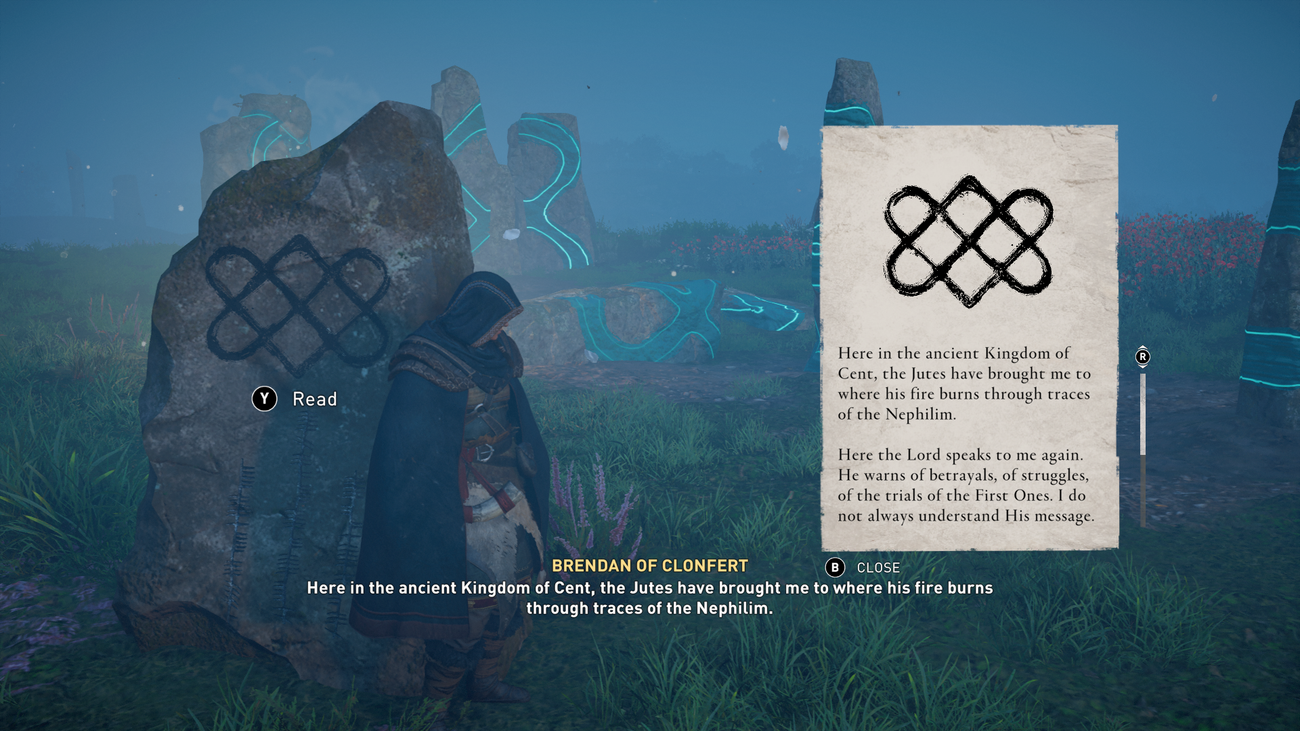Click the R stick scroll icon
Image resolution: width=1300 pixels, height=731 pixels.
[1141, 356]
